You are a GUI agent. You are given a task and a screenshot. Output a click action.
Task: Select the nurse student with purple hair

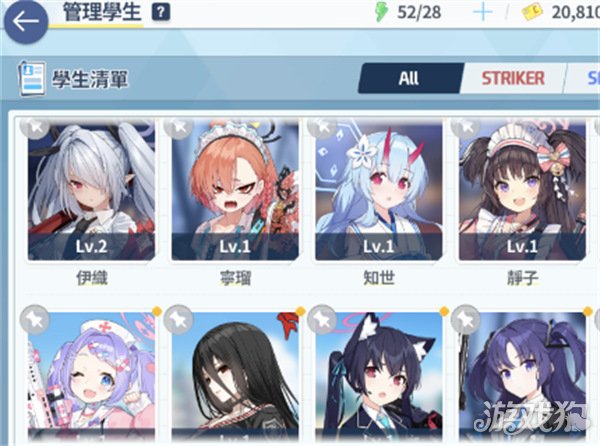pyautogui.click(x=91, y=378)
